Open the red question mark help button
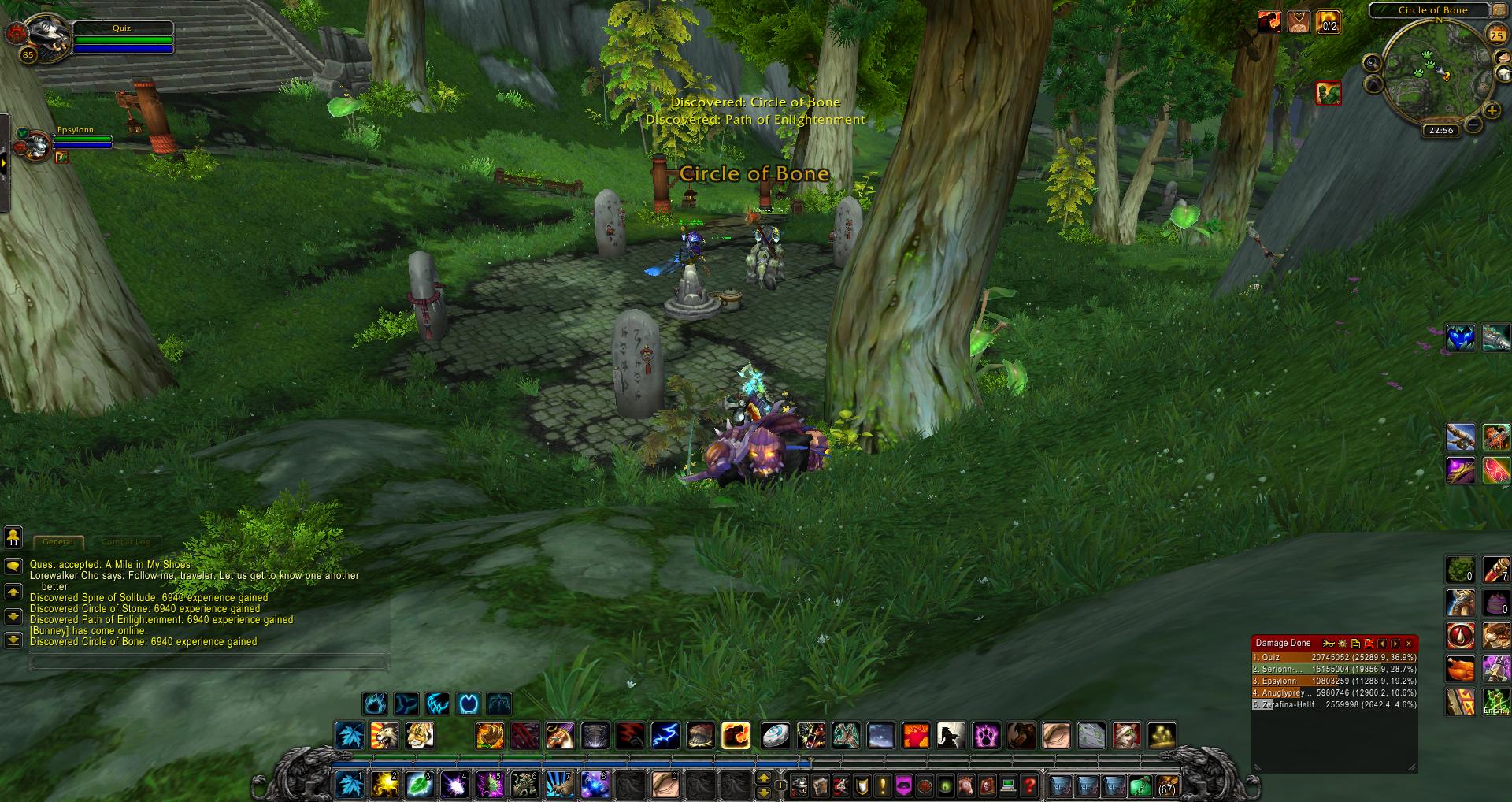This screenshot has width=1512, height=802. click(1028, 785)
